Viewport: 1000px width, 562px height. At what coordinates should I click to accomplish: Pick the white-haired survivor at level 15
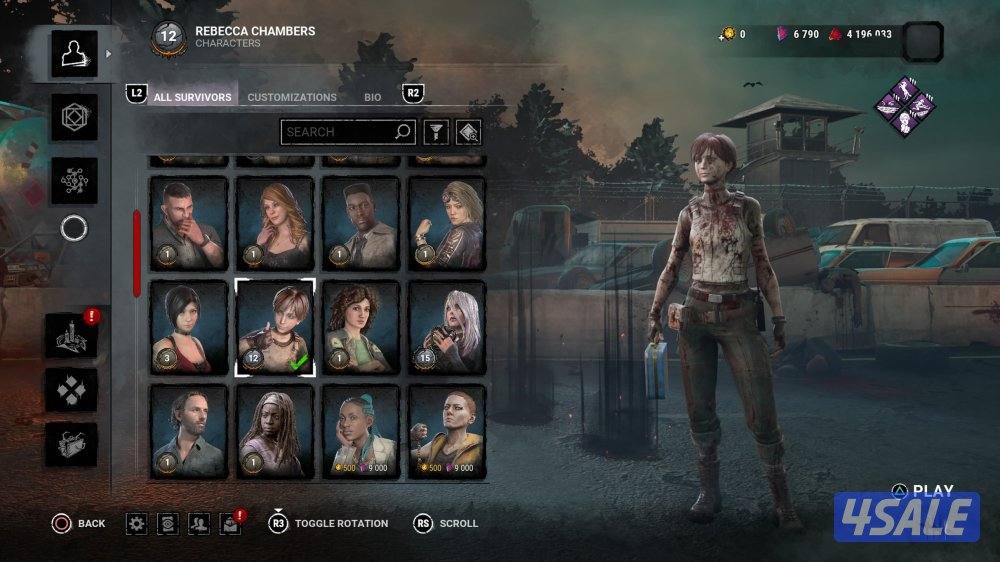(447, 328)
